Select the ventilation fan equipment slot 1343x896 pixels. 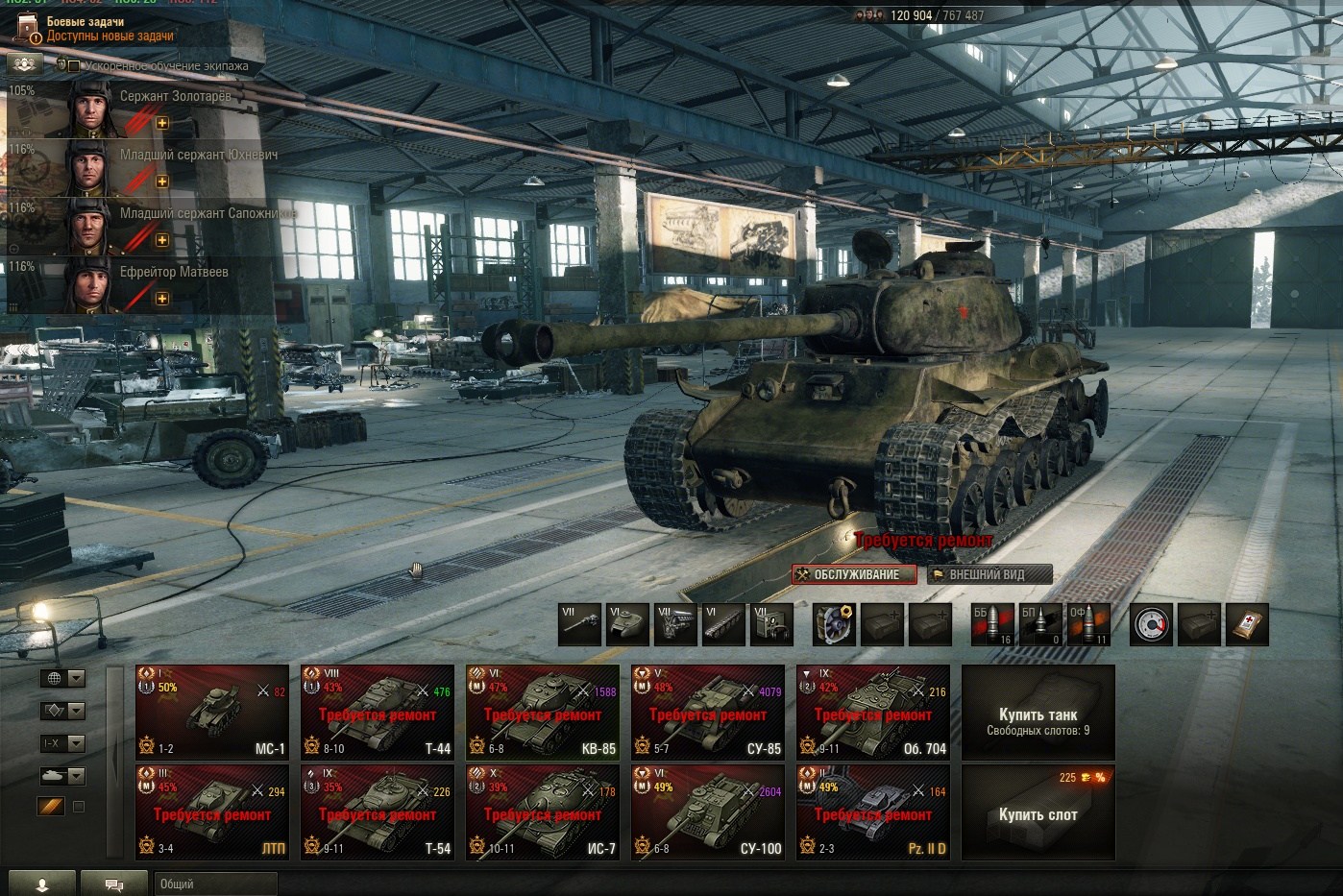834,625
